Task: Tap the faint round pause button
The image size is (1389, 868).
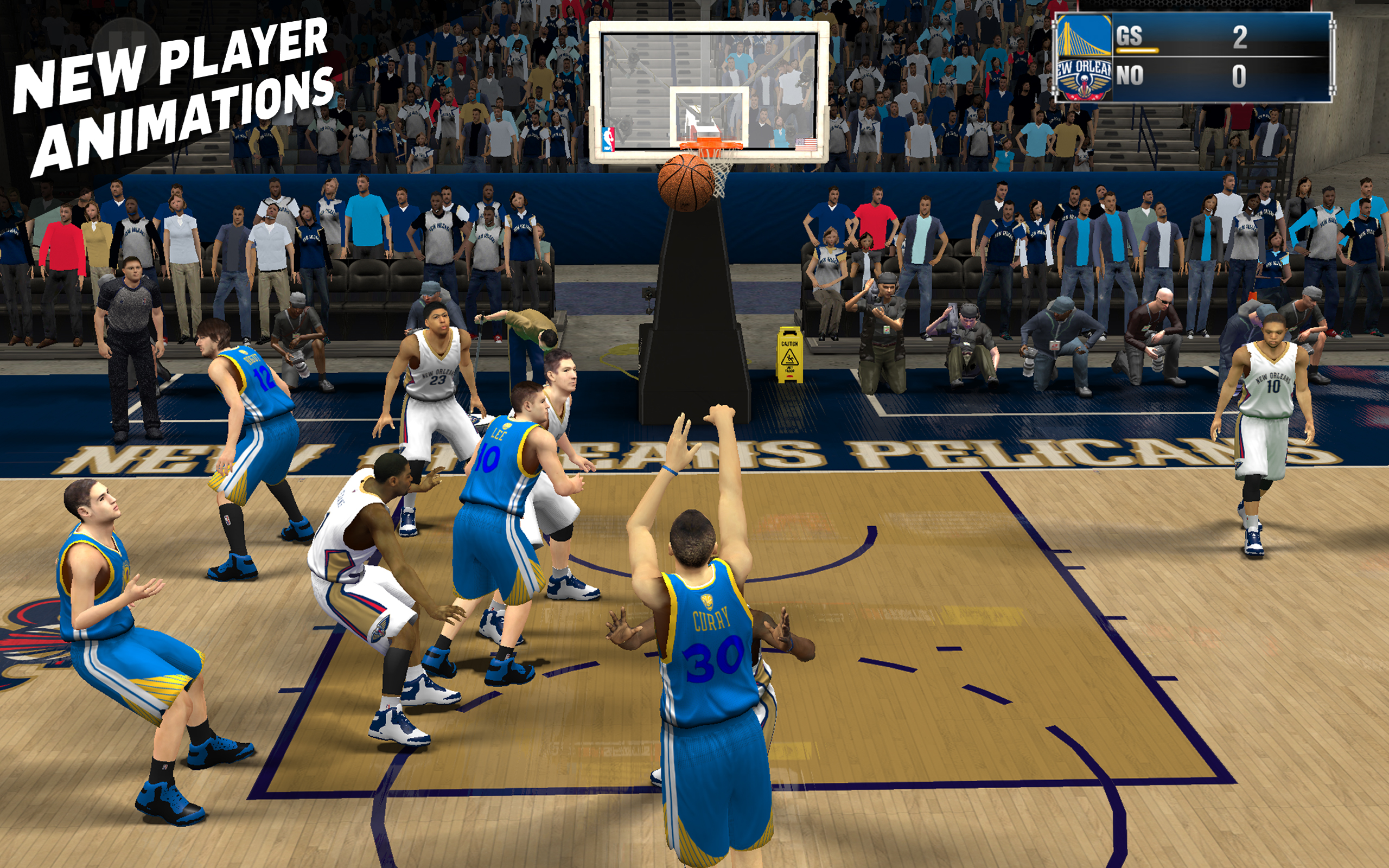Action: [x=128, y=52]
